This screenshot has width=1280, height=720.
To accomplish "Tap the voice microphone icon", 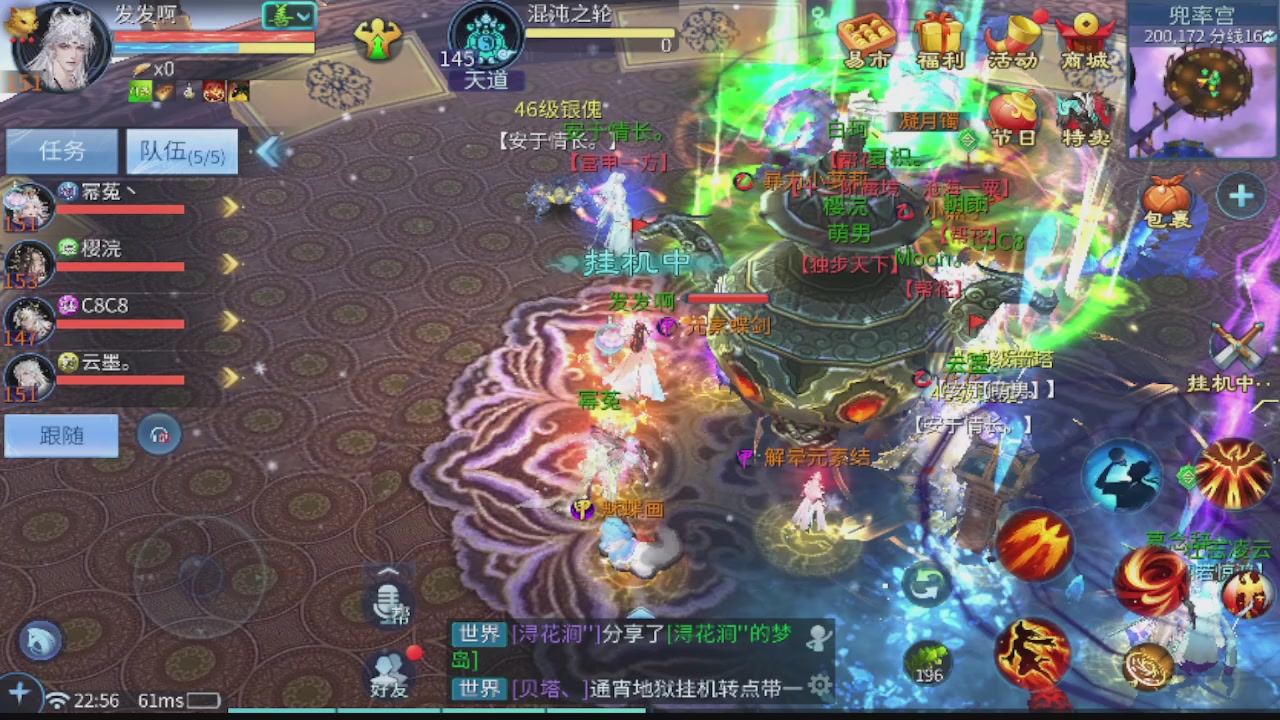I will pyautogui.click(x=389, y=603).
